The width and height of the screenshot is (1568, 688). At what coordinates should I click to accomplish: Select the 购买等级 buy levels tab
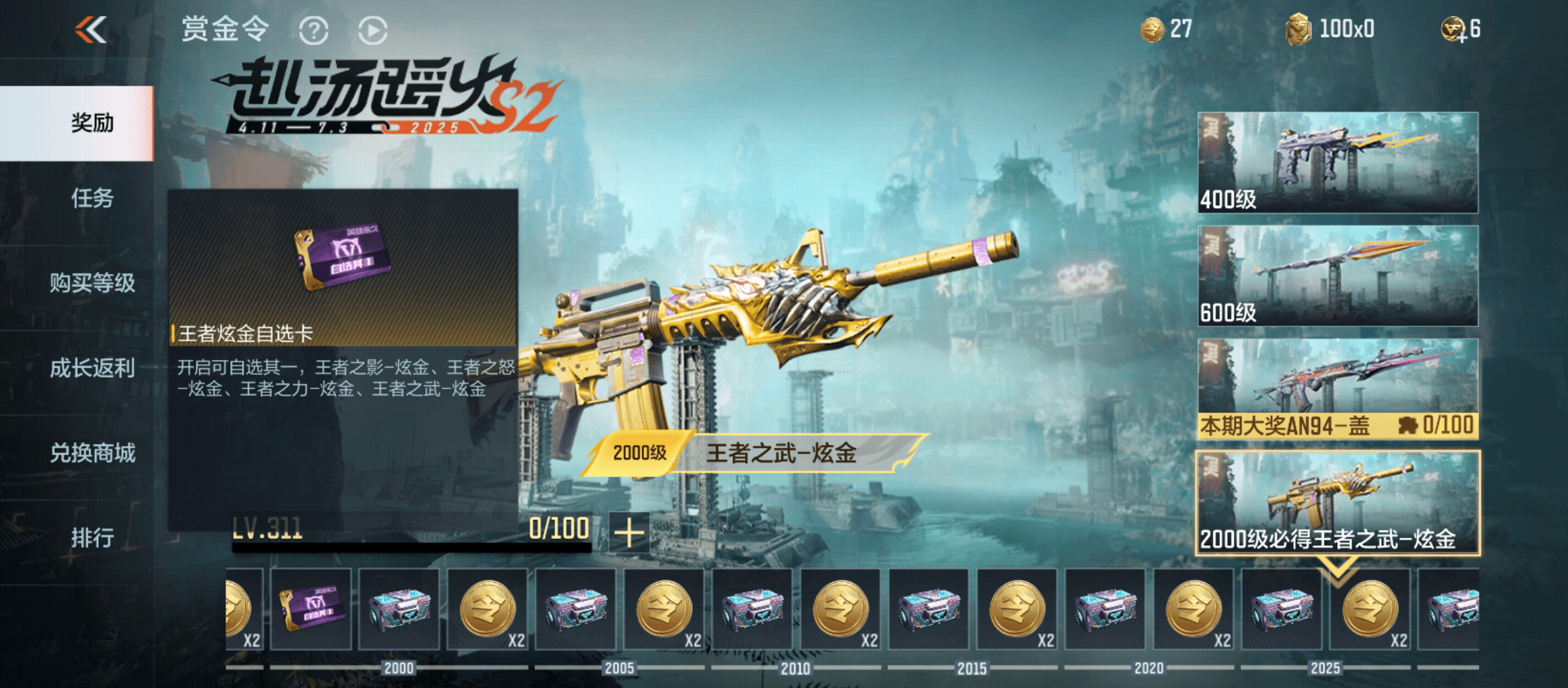coord(92,283)
